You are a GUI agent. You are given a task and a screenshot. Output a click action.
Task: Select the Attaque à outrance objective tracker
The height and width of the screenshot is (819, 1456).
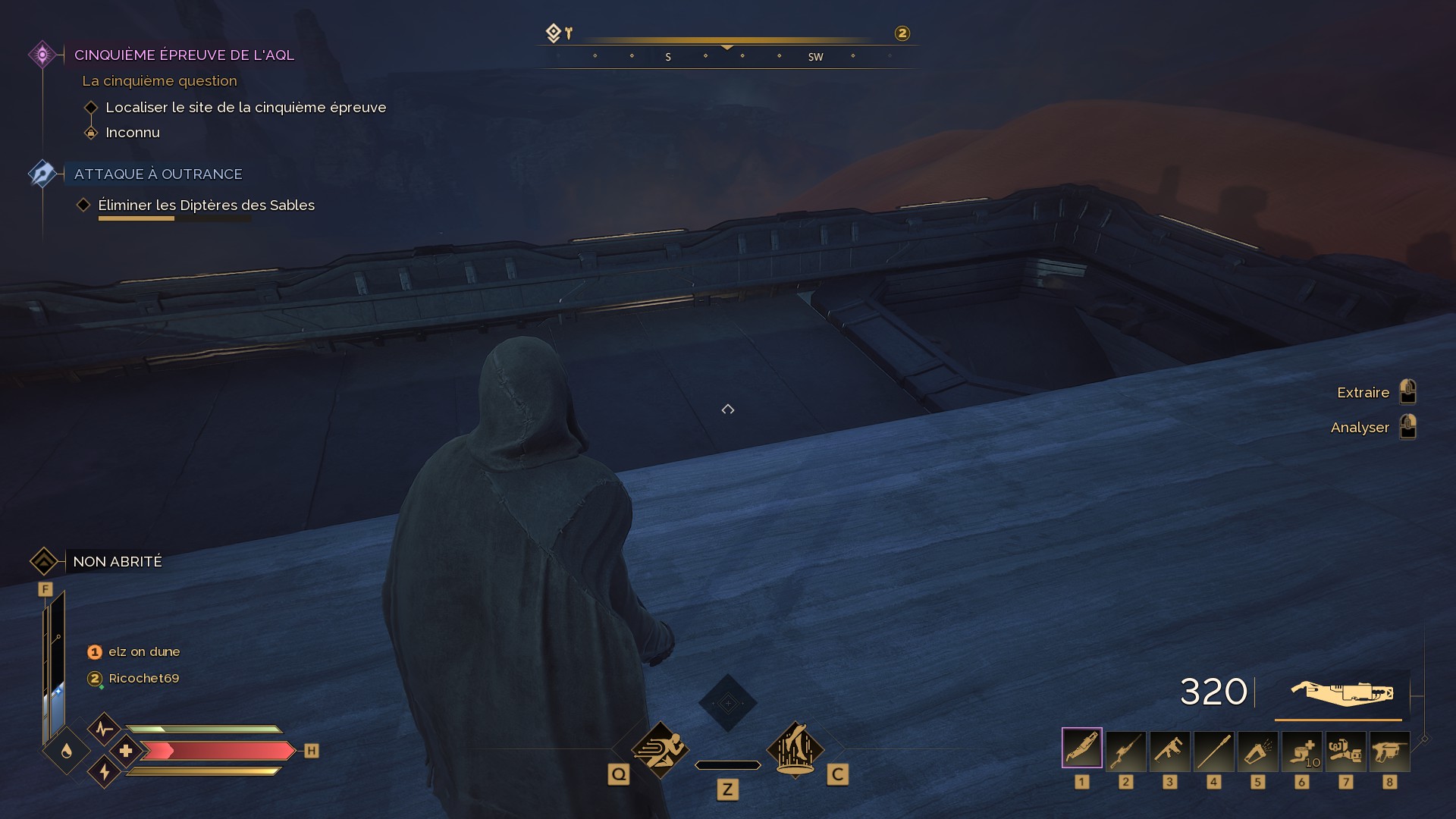(x=158, y=174)
